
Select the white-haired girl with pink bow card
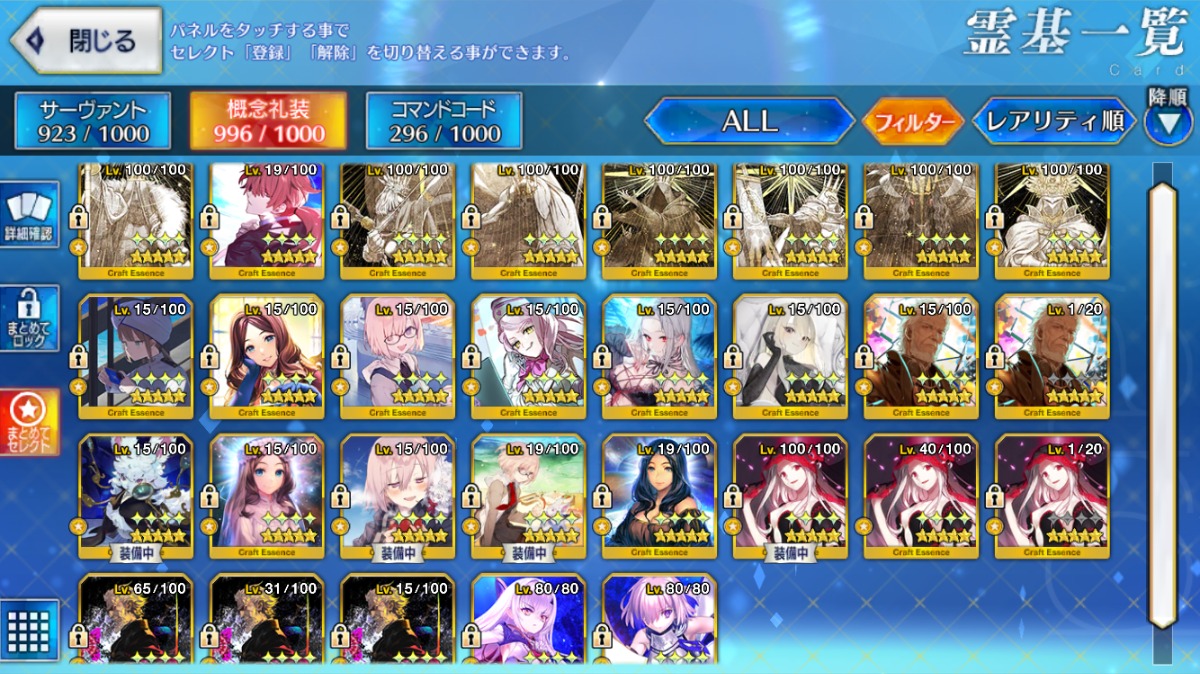[528, 355]
